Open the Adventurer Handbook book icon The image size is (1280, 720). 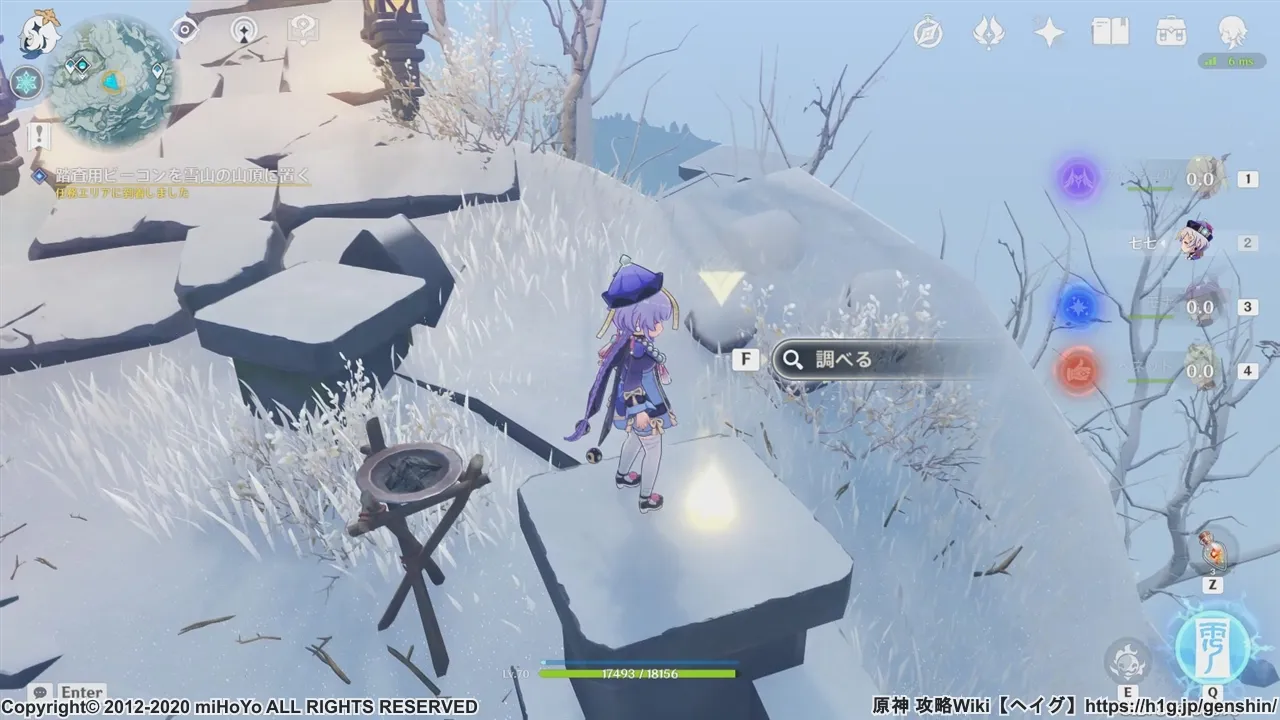tap(1110, 33)
